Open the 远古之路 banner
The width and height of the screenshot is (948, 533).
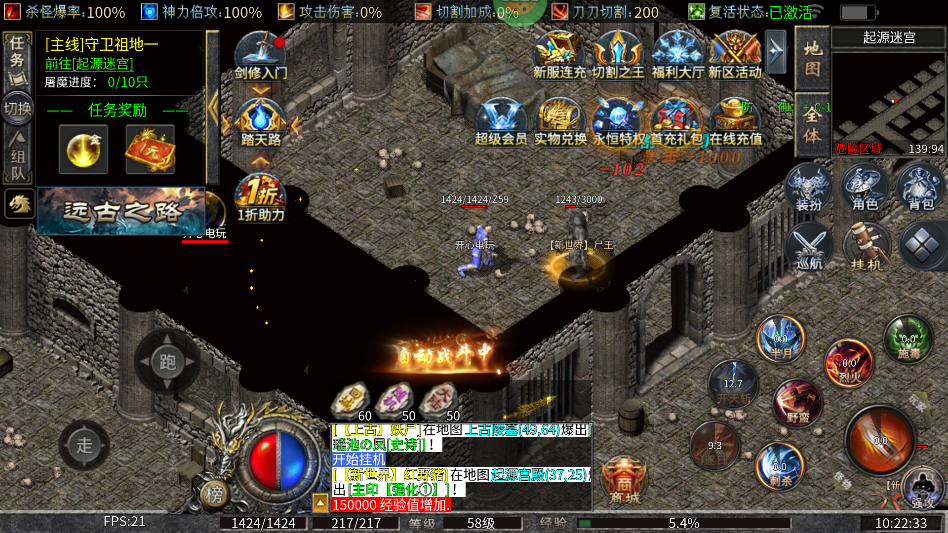pos(120,210)
